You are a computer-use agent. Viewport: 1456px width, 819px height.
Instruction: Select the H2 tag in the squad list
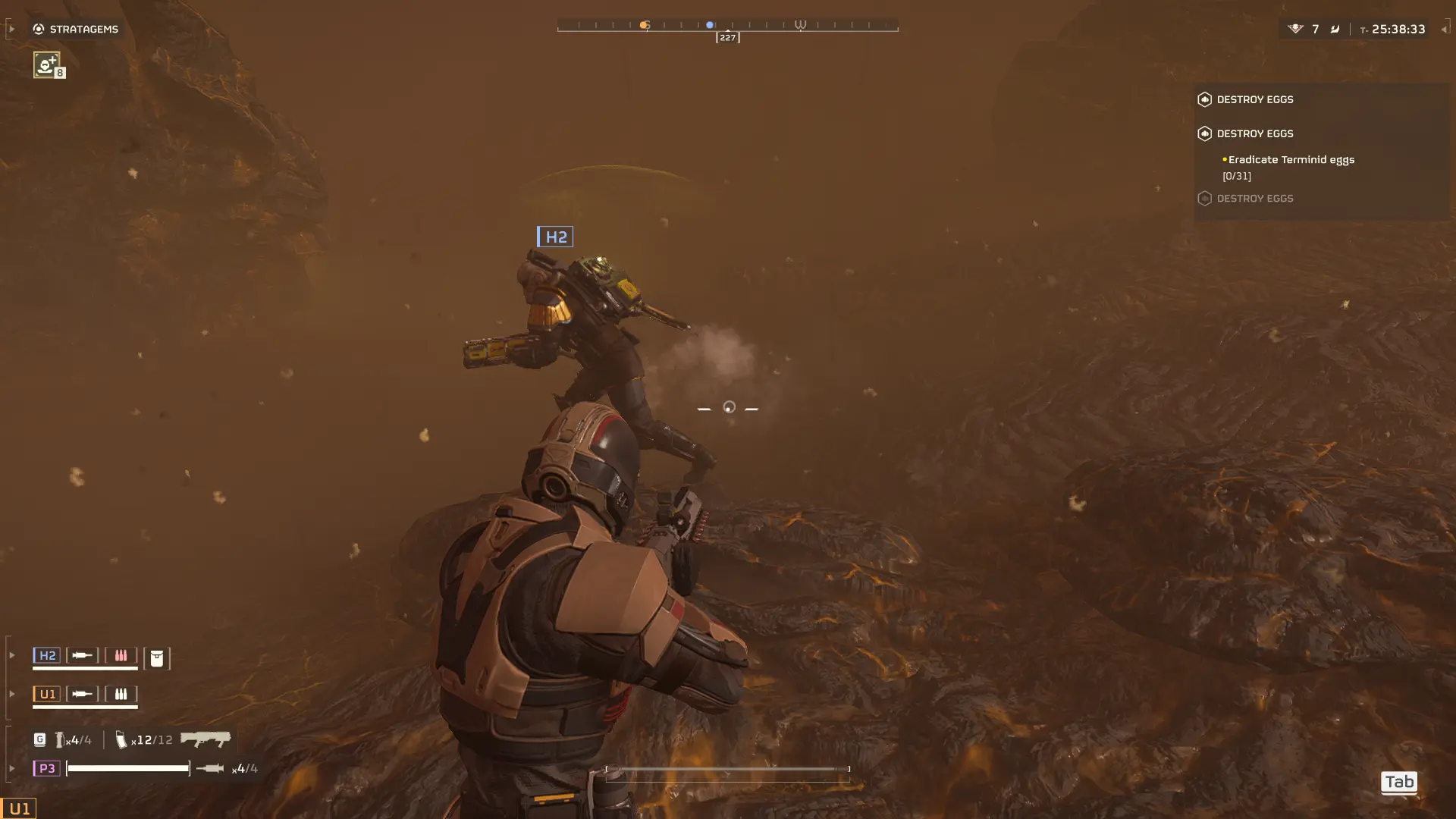tap(47, 656)
